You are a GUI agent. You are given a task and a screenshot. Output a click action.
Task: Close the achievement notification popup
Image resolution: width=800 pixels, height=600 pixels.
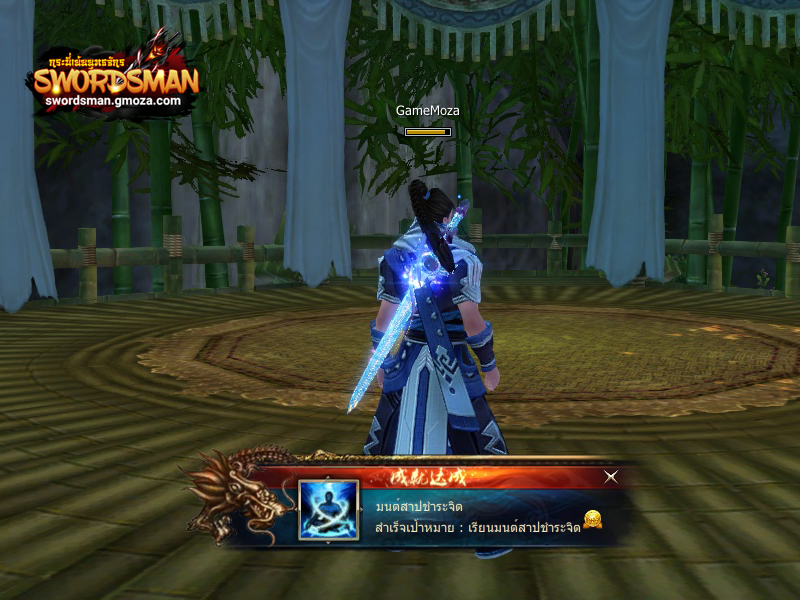pyautogui.click(x=610, y=478)
